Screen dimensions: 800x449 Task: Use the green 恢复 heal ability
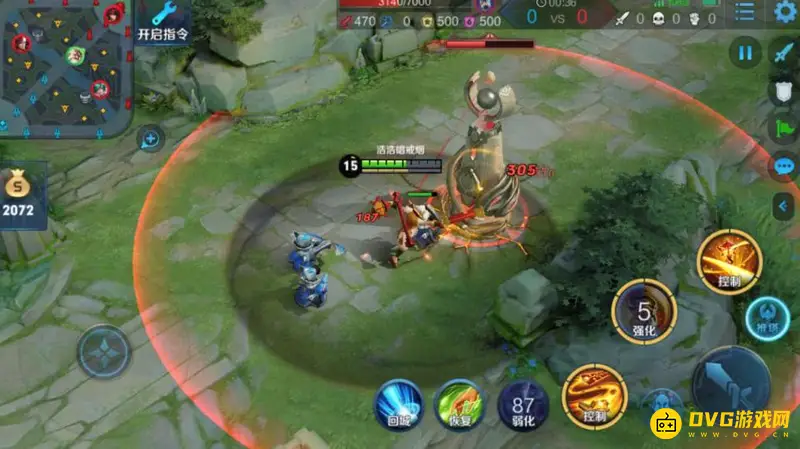pyautogui.click(x=458, y=405)
